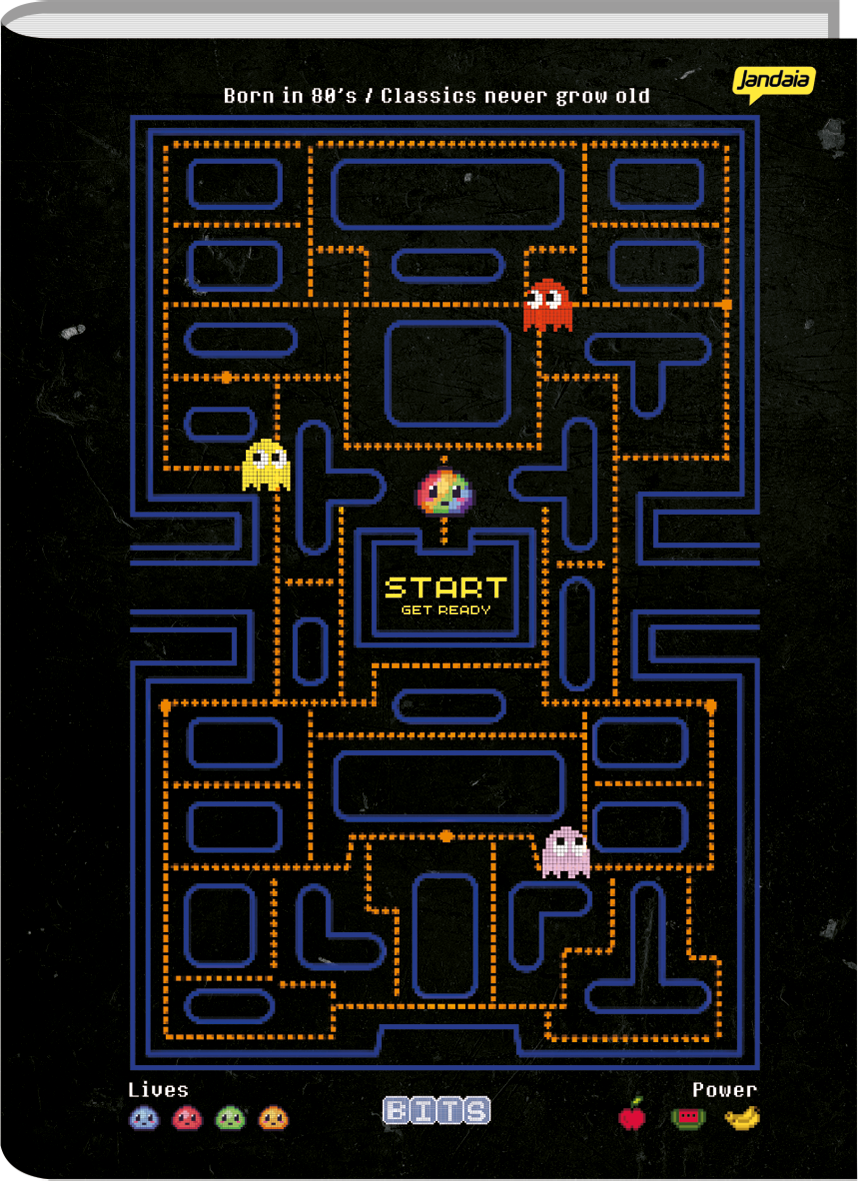The image size is (858, 1181).
Task: Click the BITS logo
Action: pos(436,1111)
